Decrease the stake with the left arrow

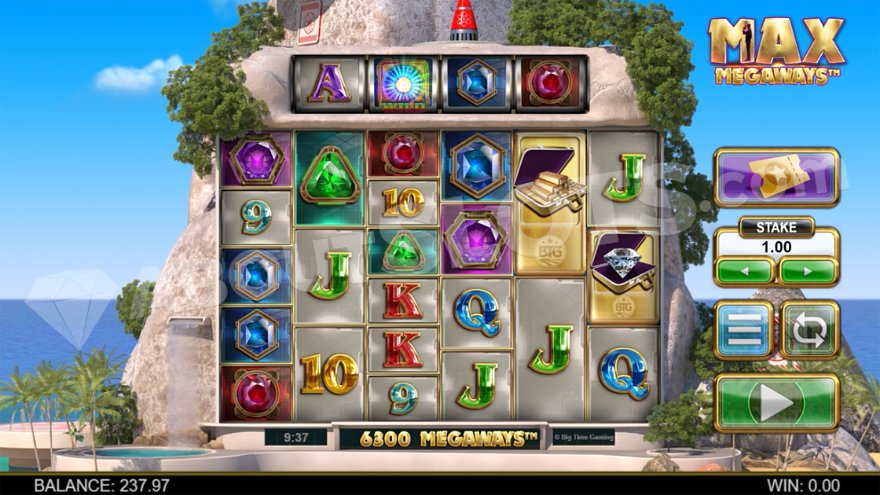pyautogui.click(x=744, y=271)
